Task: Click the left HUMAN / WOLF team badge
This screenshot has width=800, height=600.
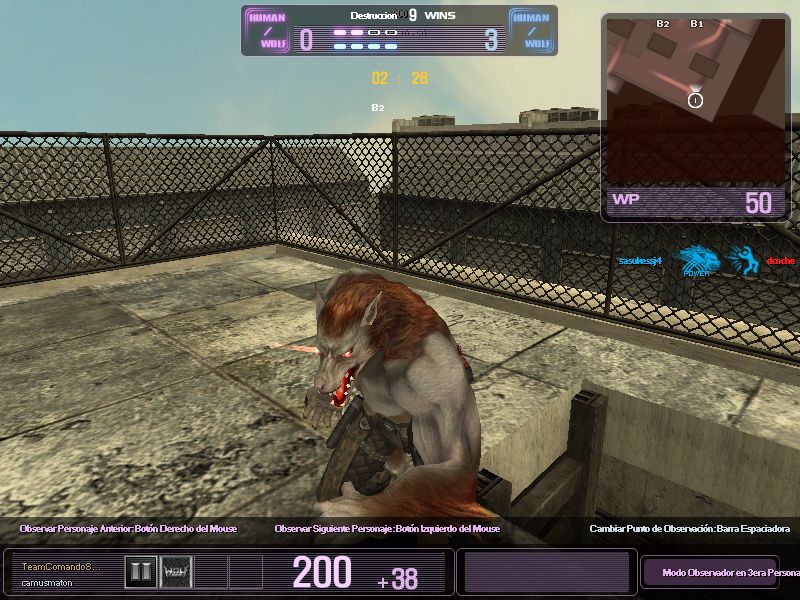Action: tap(266, 30)
